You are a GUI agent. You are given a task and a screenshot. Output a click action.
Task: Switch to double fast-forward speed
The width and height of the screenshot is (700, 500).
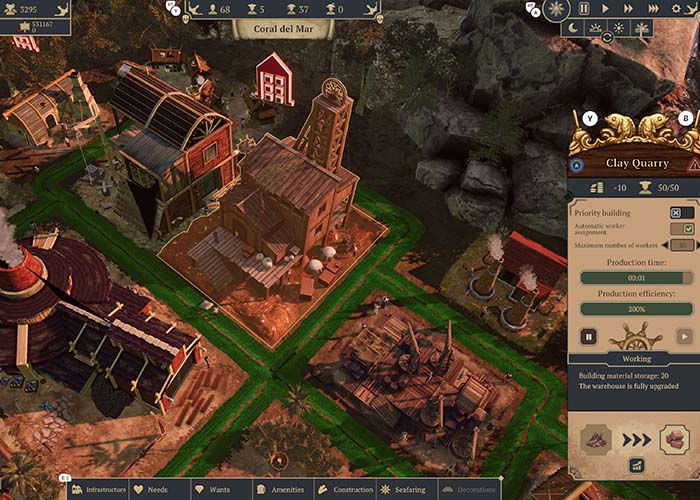point(629,9)
